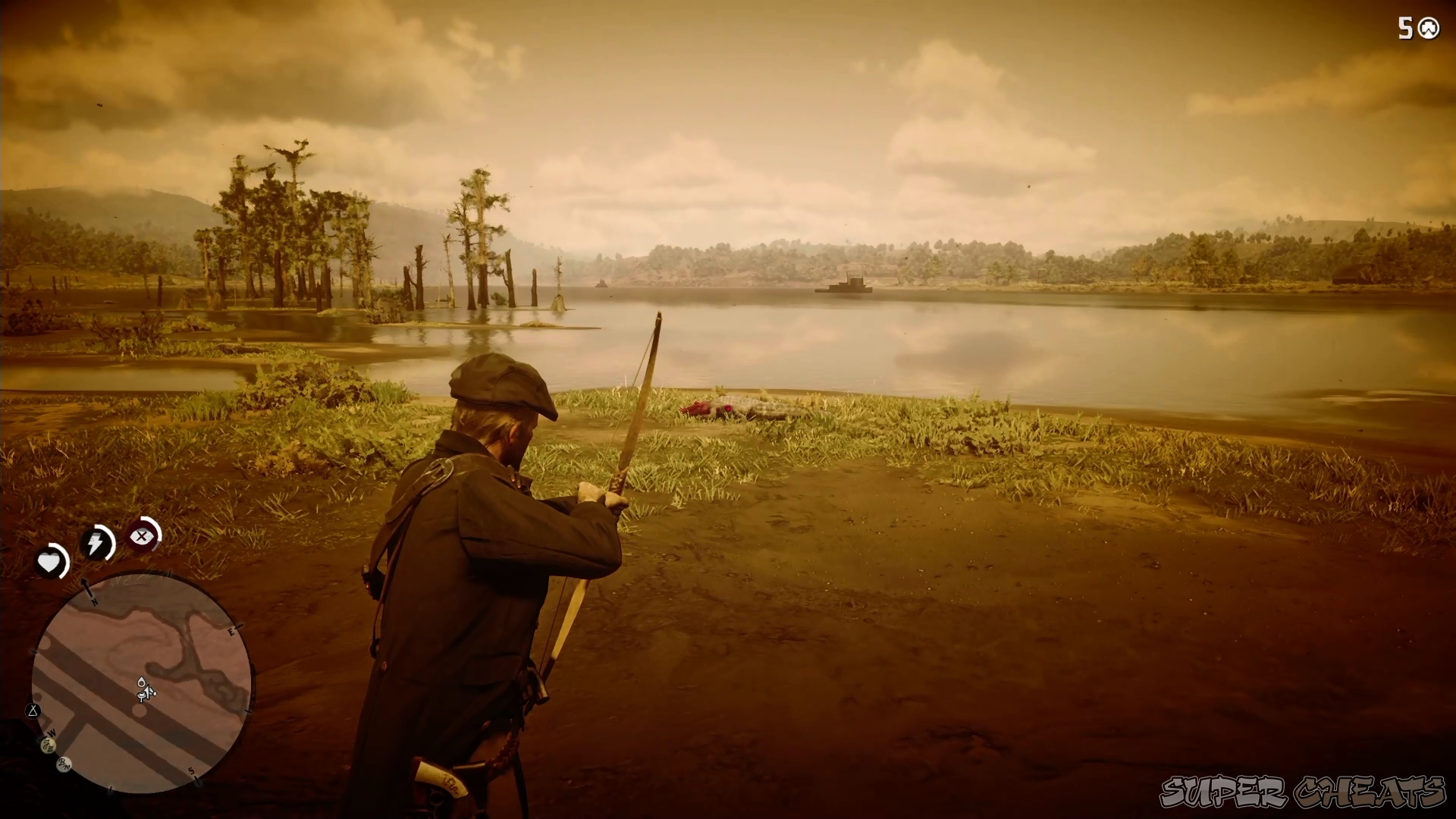Click the BM blip on the minimap
Viewport: 1456px width, 819px height.
pyautogui.click(x=63, y=764)
